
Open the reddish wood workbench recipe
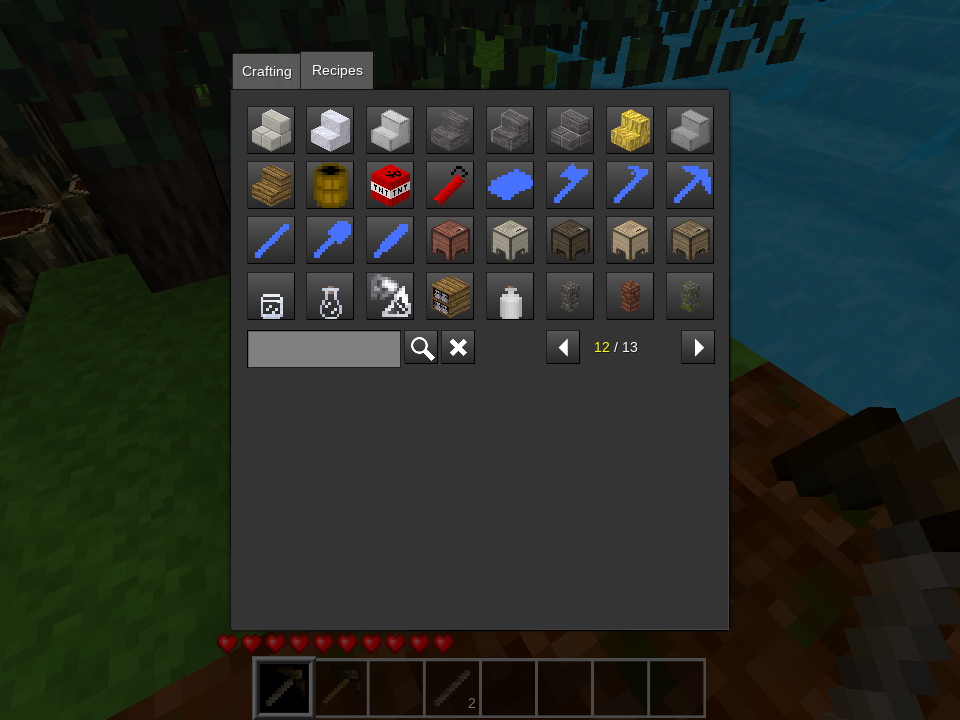(x=450, y=241)
